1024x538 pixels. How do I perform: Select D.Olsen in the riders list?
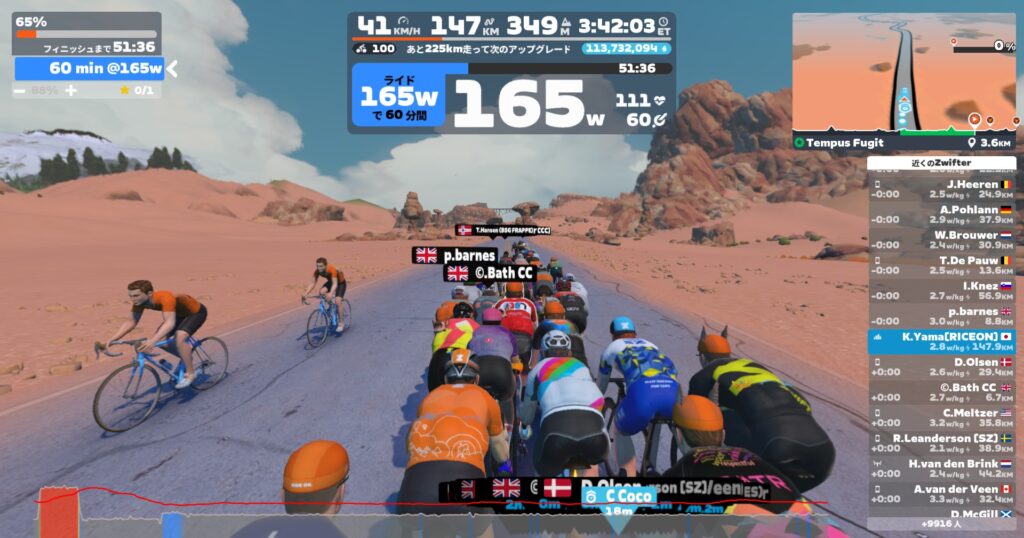coord(941,367)
